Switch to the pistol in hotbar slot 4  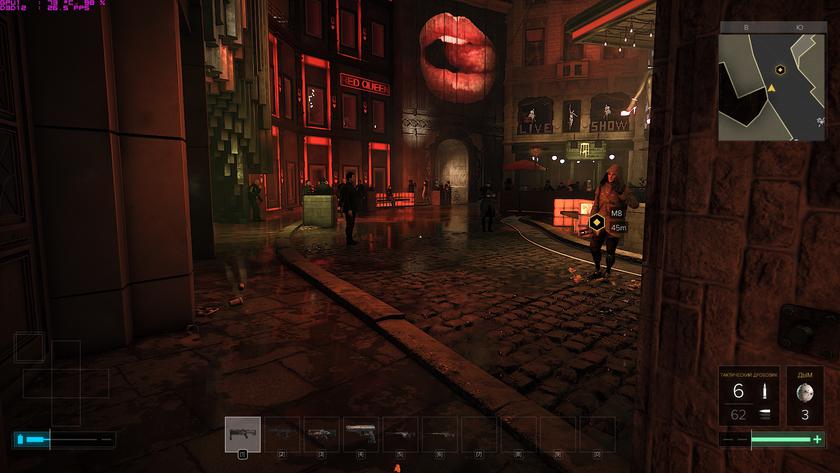pos(361,434)
